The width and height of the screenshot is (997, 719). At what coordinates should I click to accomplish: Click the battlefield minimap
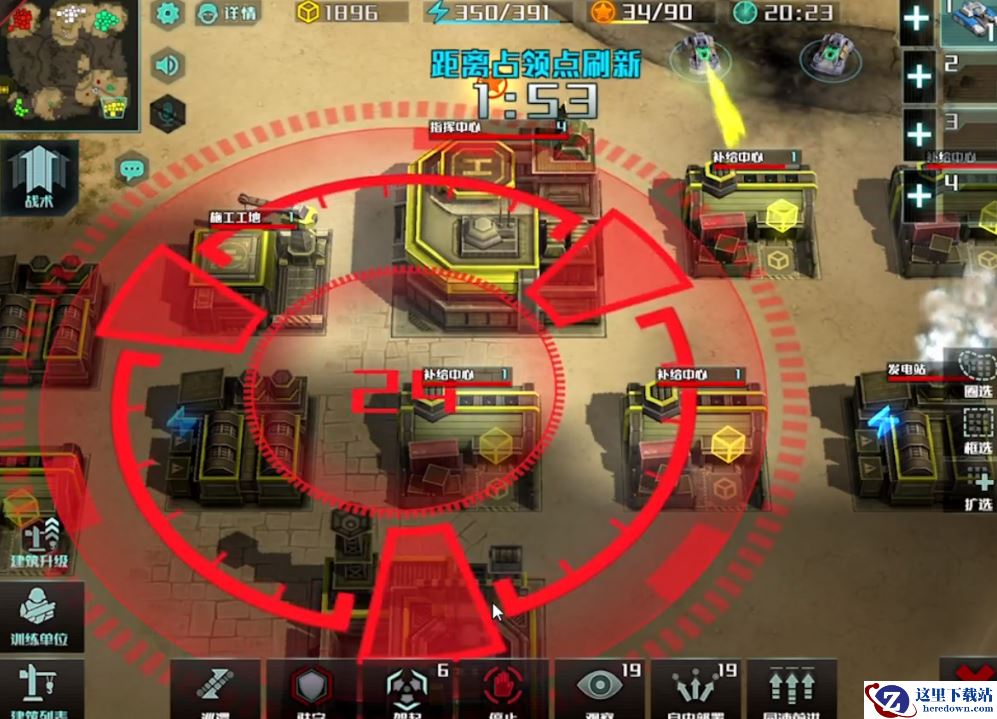67,65
